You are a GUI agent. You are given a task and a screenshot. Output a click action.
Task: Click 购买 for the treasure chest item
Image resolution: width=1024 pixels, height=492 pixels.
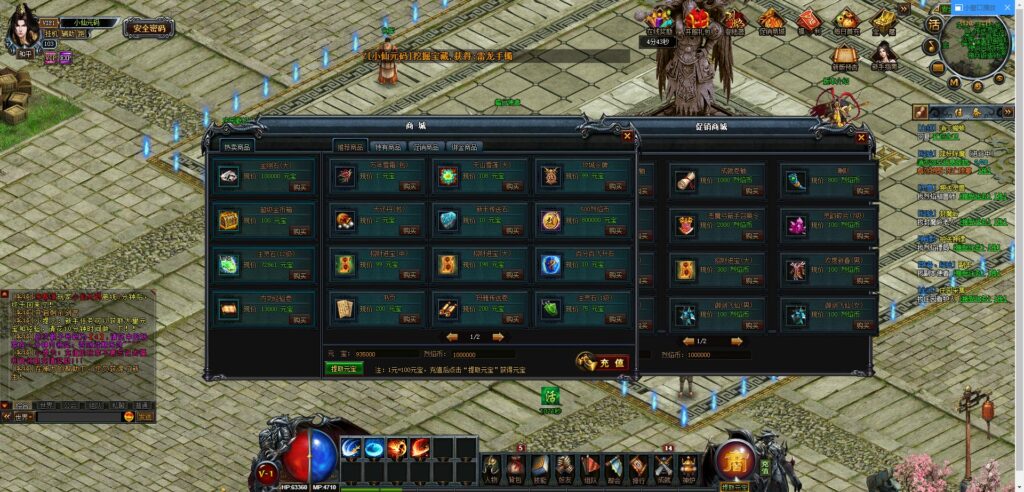click(x=299, y=230)
